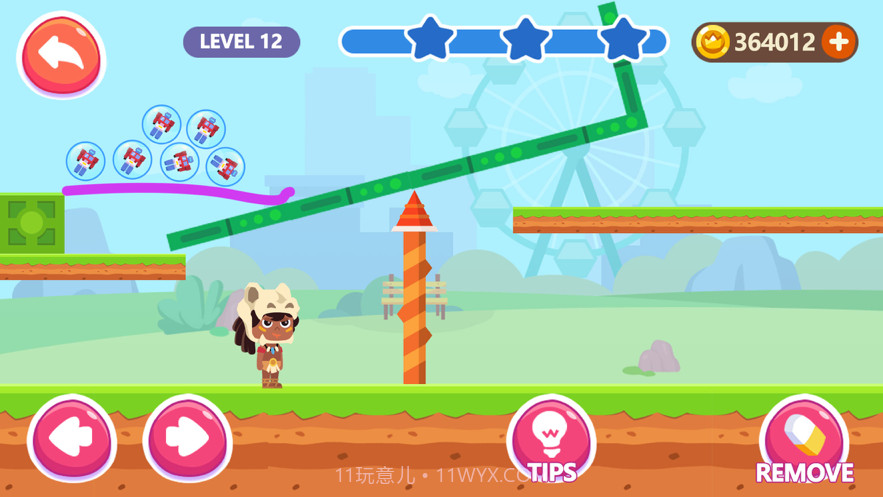Open the Tips lightbulb hint
This screenshot has width=883, height=497.
pyautogui.click(x=550, y=437)
